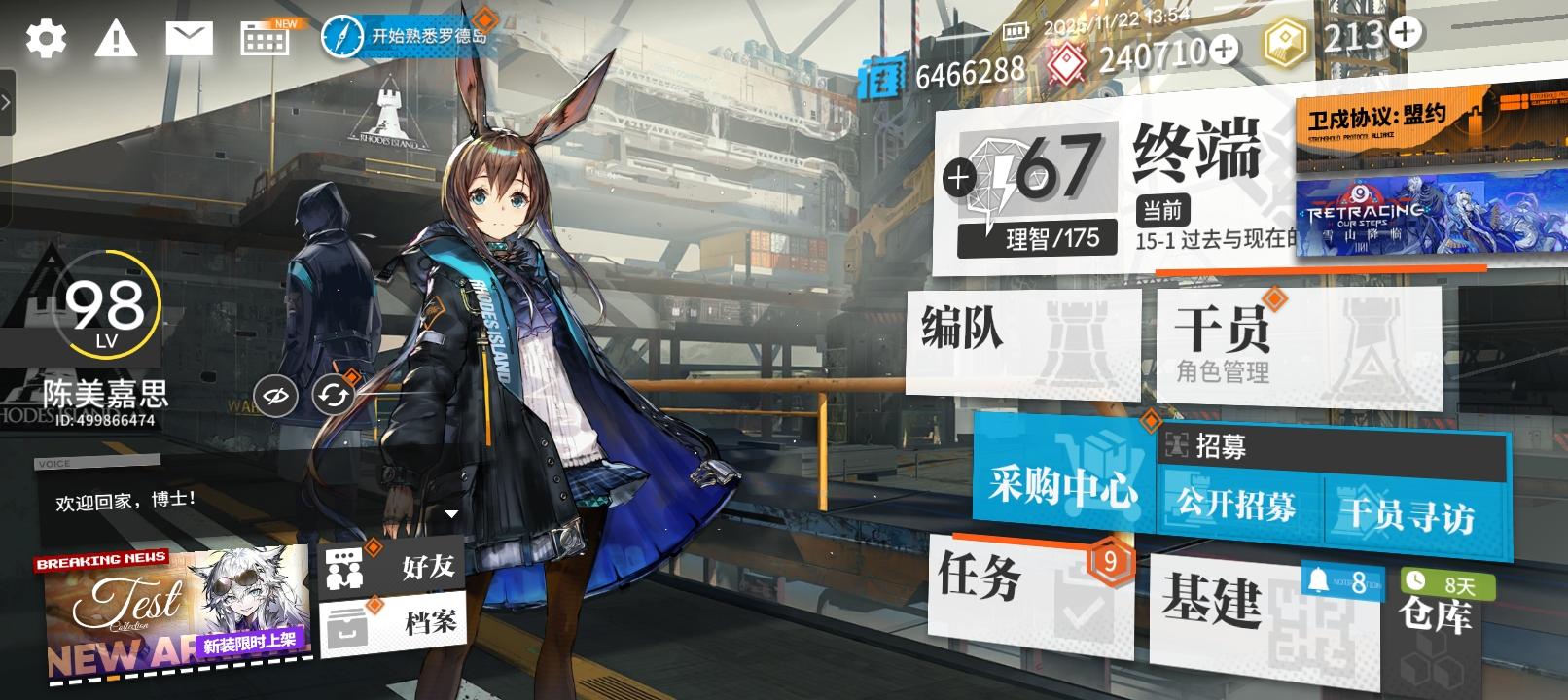Open the announcements warning icon
Viewport: 1568px width, 700px height.
[x=116, y=39]
